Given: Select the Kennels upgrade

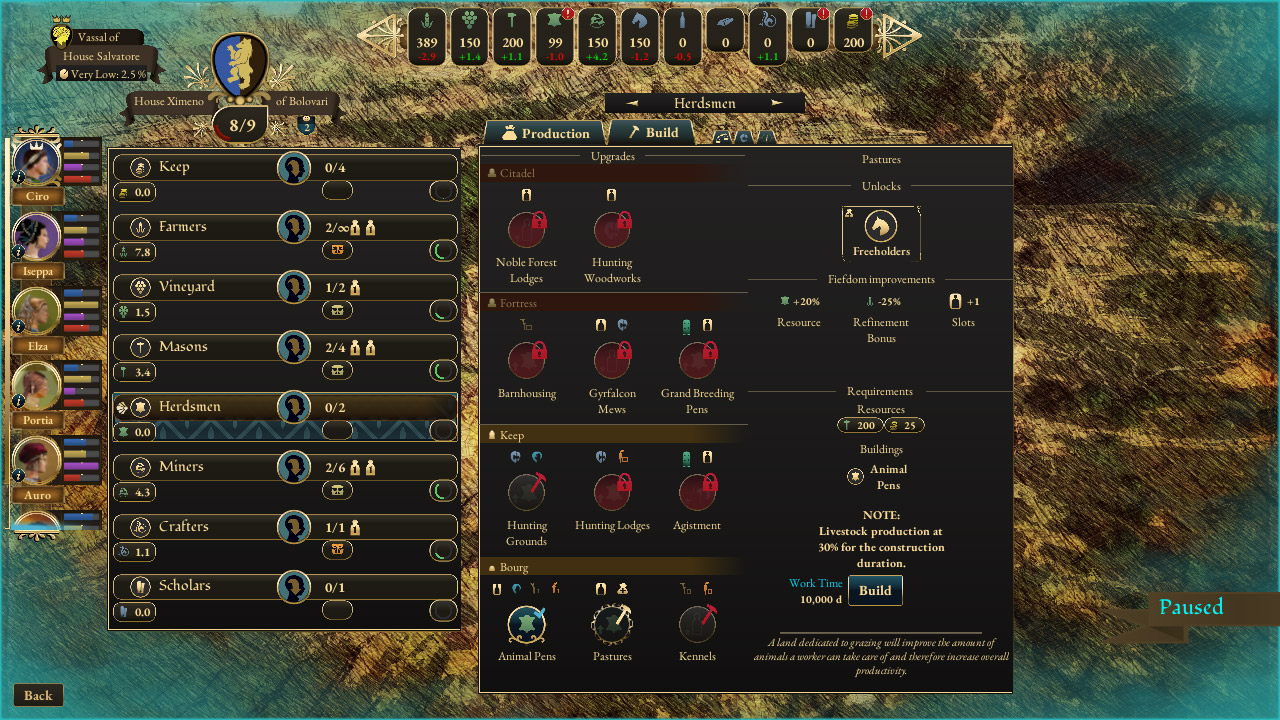Looking at the screenshot, I should click(x=697, y=623).
